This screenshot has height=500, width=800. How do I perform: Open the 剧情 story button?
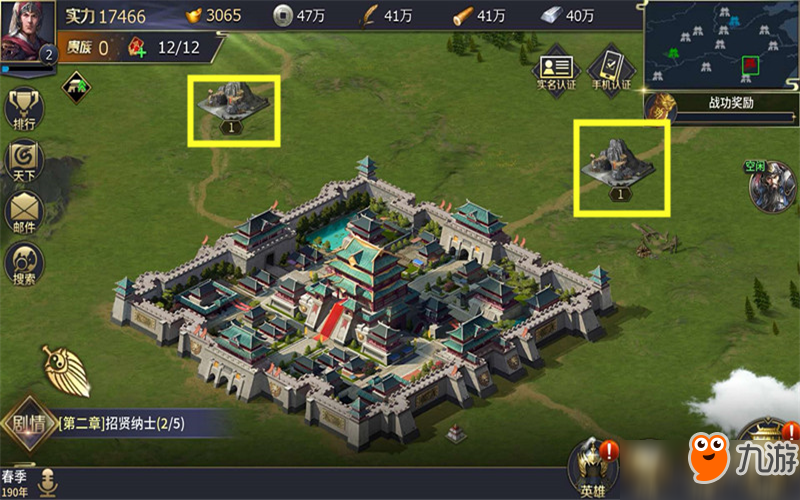(27, 423)
